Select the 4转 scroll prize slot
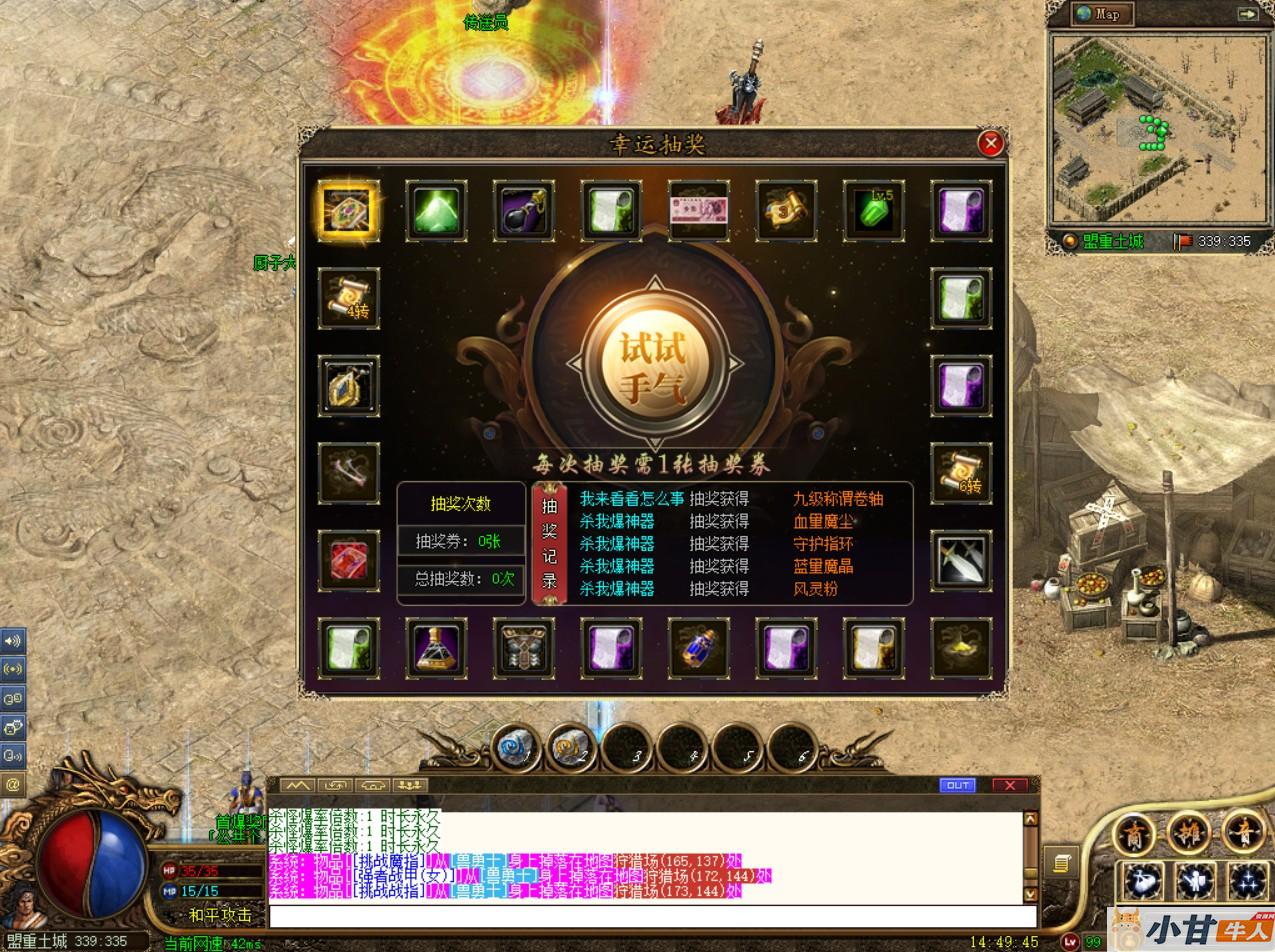The height and width of the screenshot is (952, 1275). tap(349, 298)
